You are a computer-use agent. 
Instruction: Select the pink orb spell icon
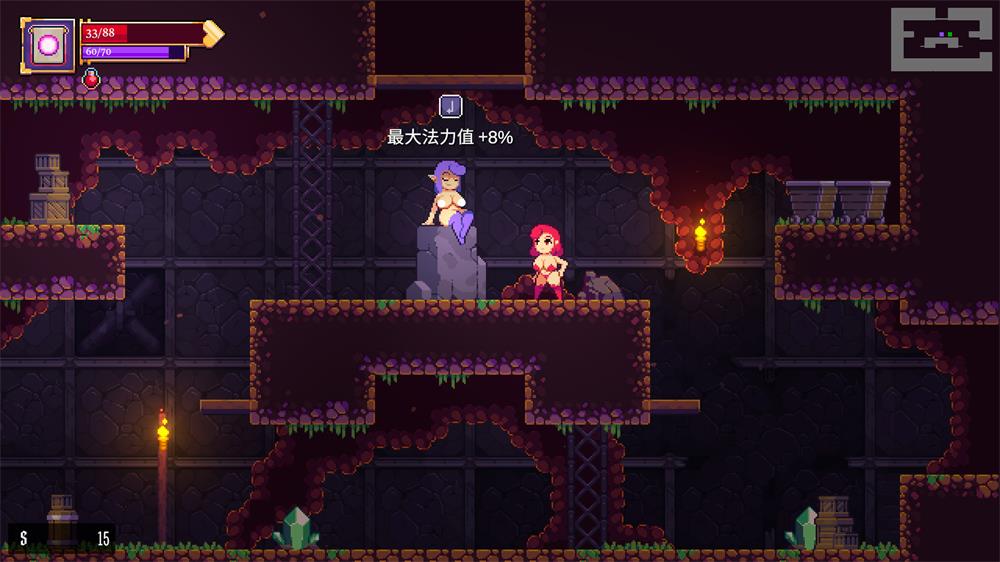48,45
